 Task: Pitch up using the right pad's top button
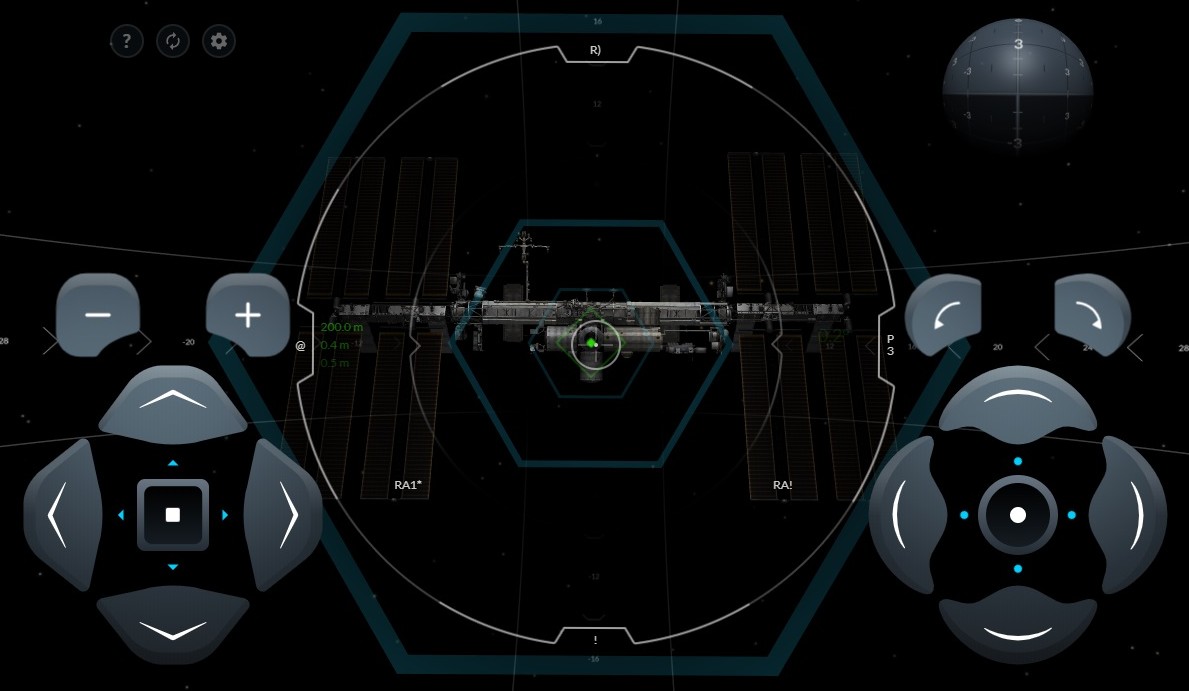pyautogui.click(x=1017, y=401)
